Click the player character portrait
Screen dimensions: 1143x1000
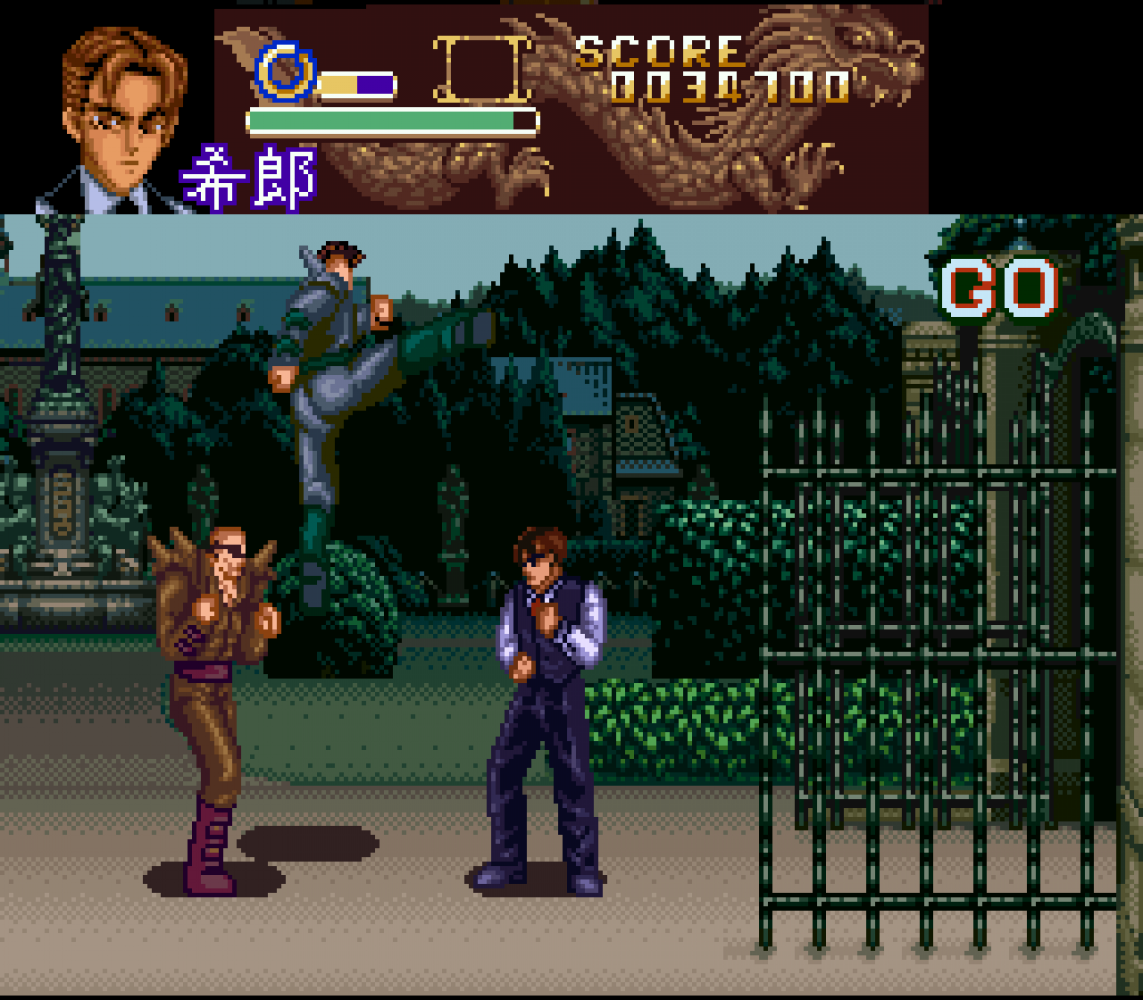pos(118,115)
